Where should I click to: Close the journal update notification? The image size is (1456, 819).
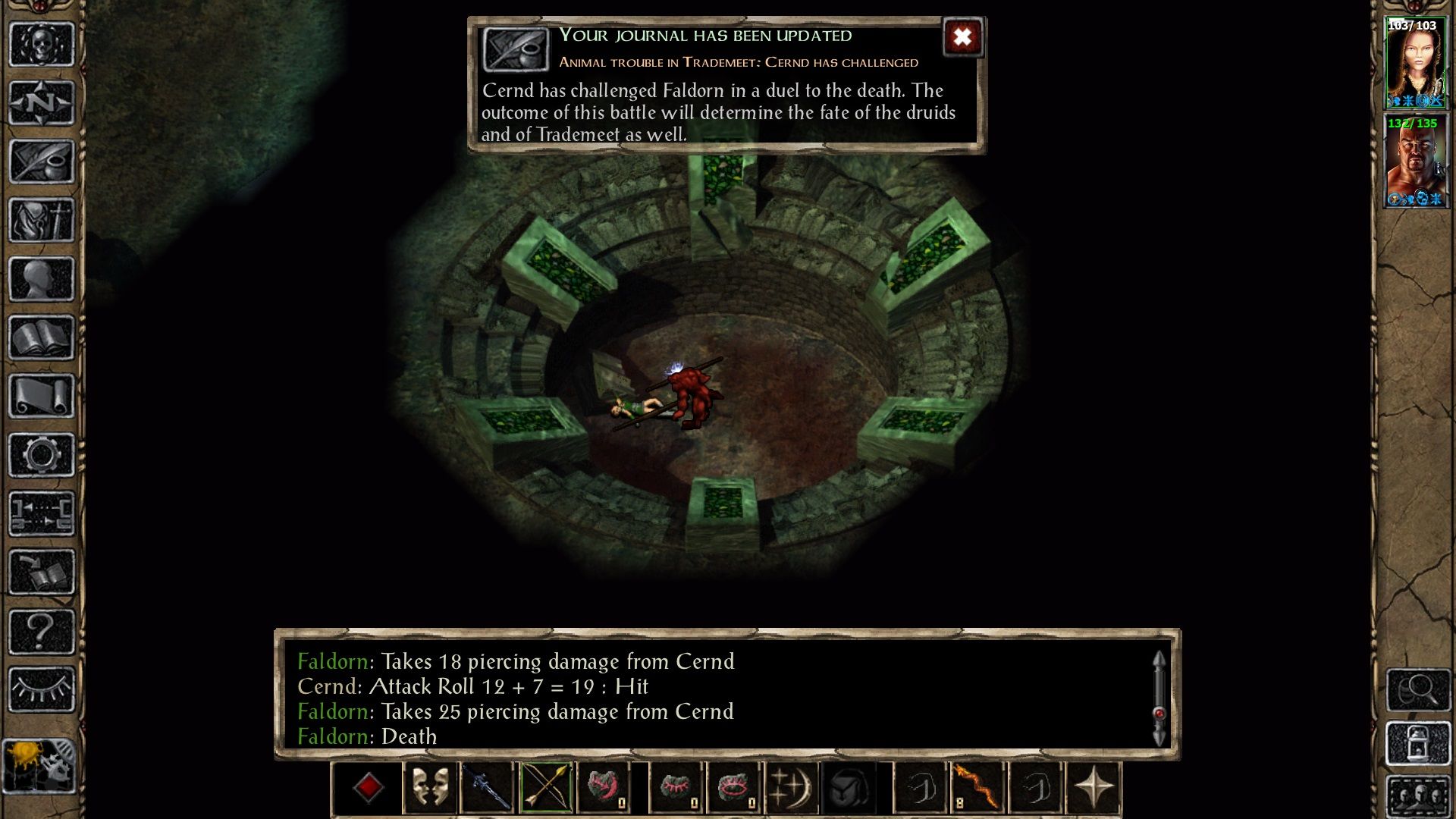[x=962, y=37]
